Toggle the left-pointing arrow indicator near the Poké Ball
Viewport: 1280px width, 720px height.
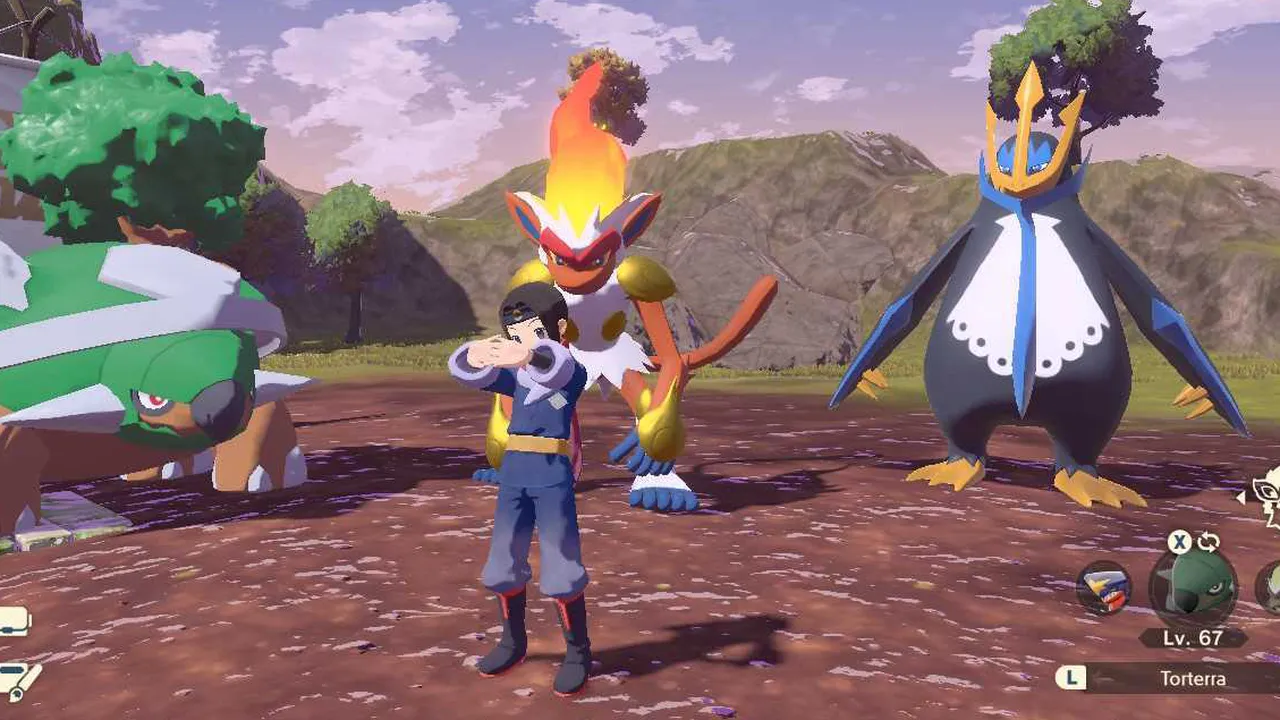pyautogui.click(x=1240, y=496)
